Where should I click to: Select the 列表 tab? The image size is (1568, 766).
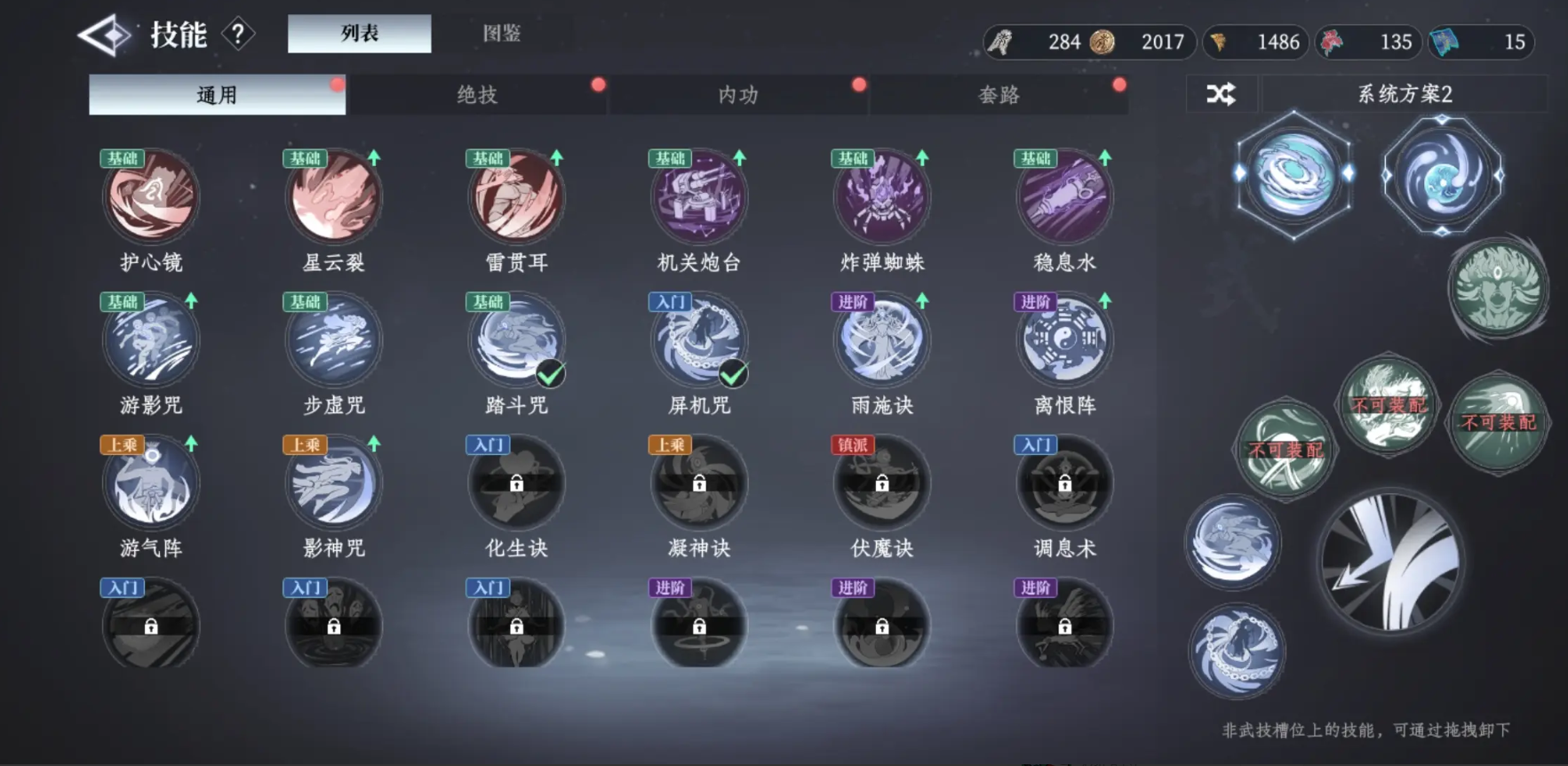tap(359, 34)
